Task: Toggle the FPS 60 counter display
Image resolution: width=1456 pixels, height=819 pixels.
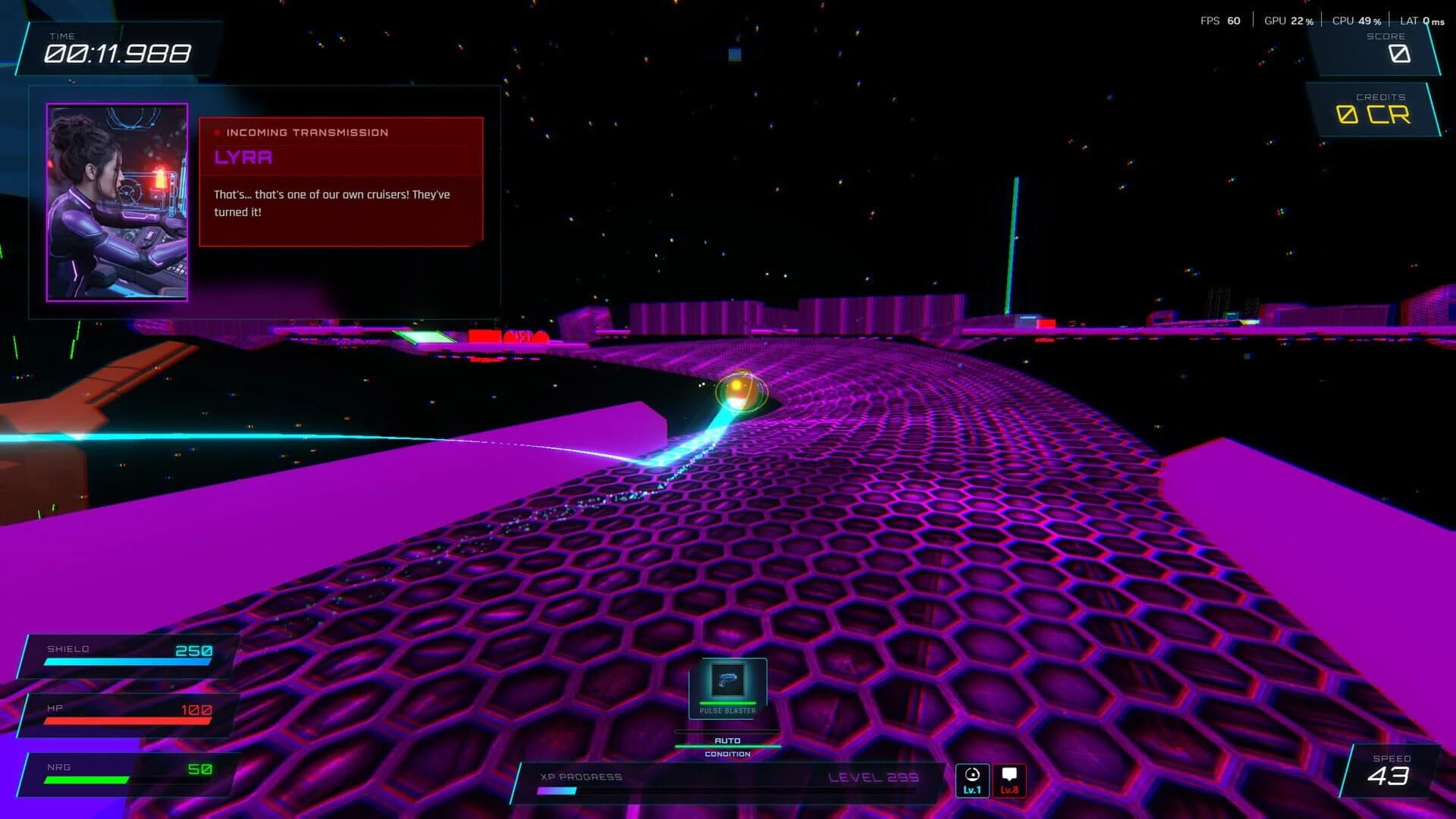Action: click(x=1219, y=20)
